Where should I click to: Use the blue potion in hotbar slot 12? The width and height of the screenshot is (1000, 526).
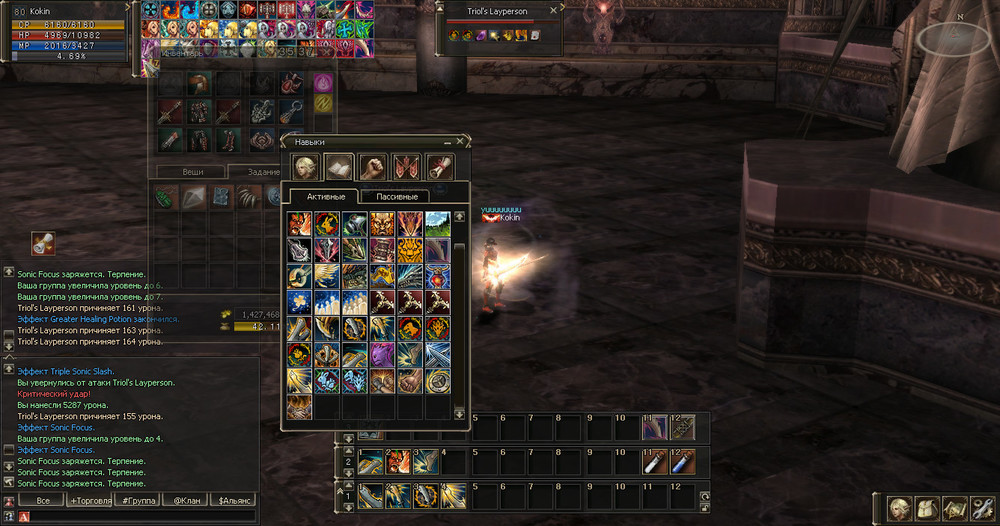(682, 461)
